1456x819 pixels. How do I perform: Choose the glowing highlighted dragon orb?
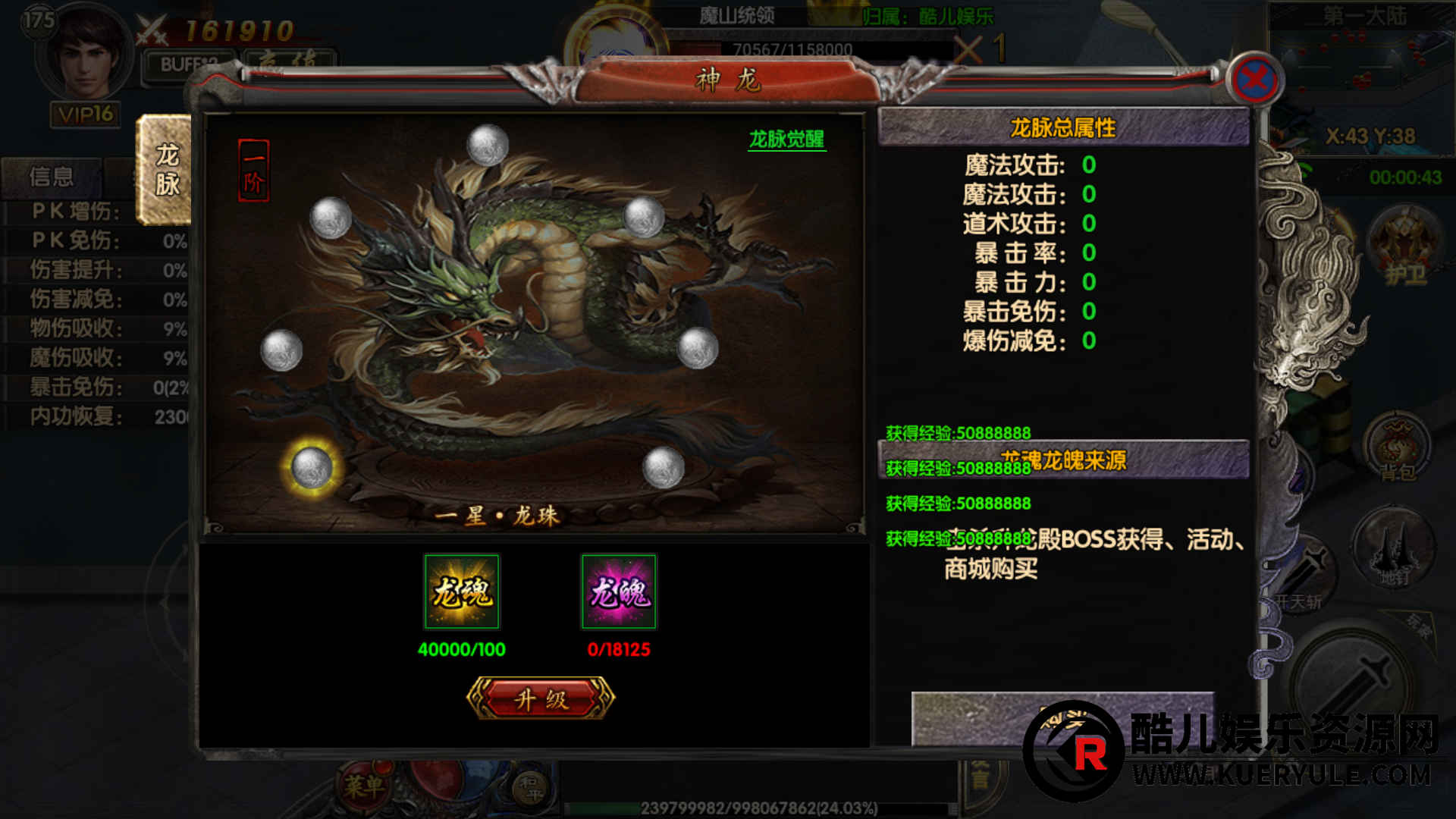tap(312, 467)
